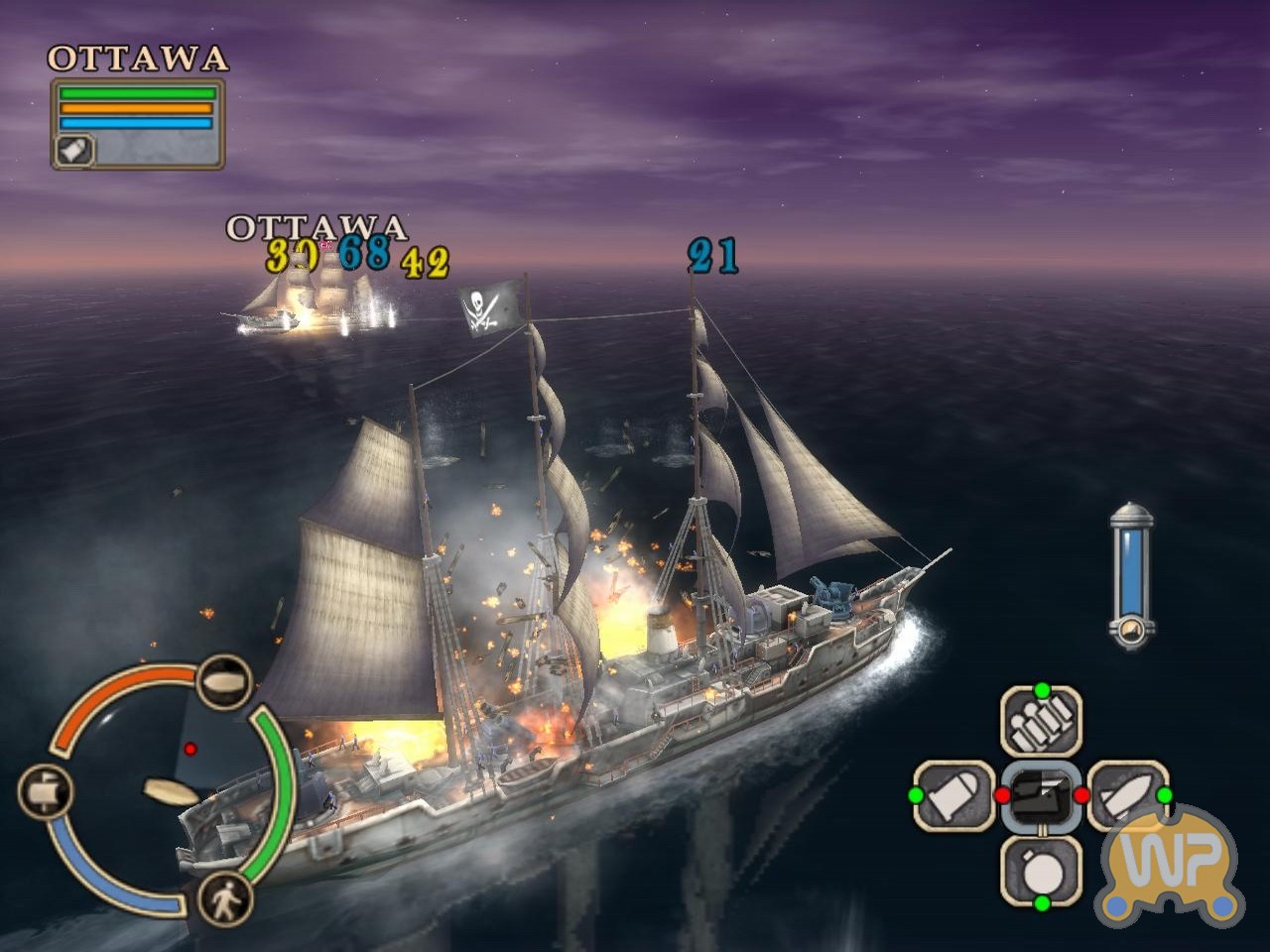Click the enemy's bullet ammo icon
Viewport: 1270px width, 952px height.
(74, 151)
